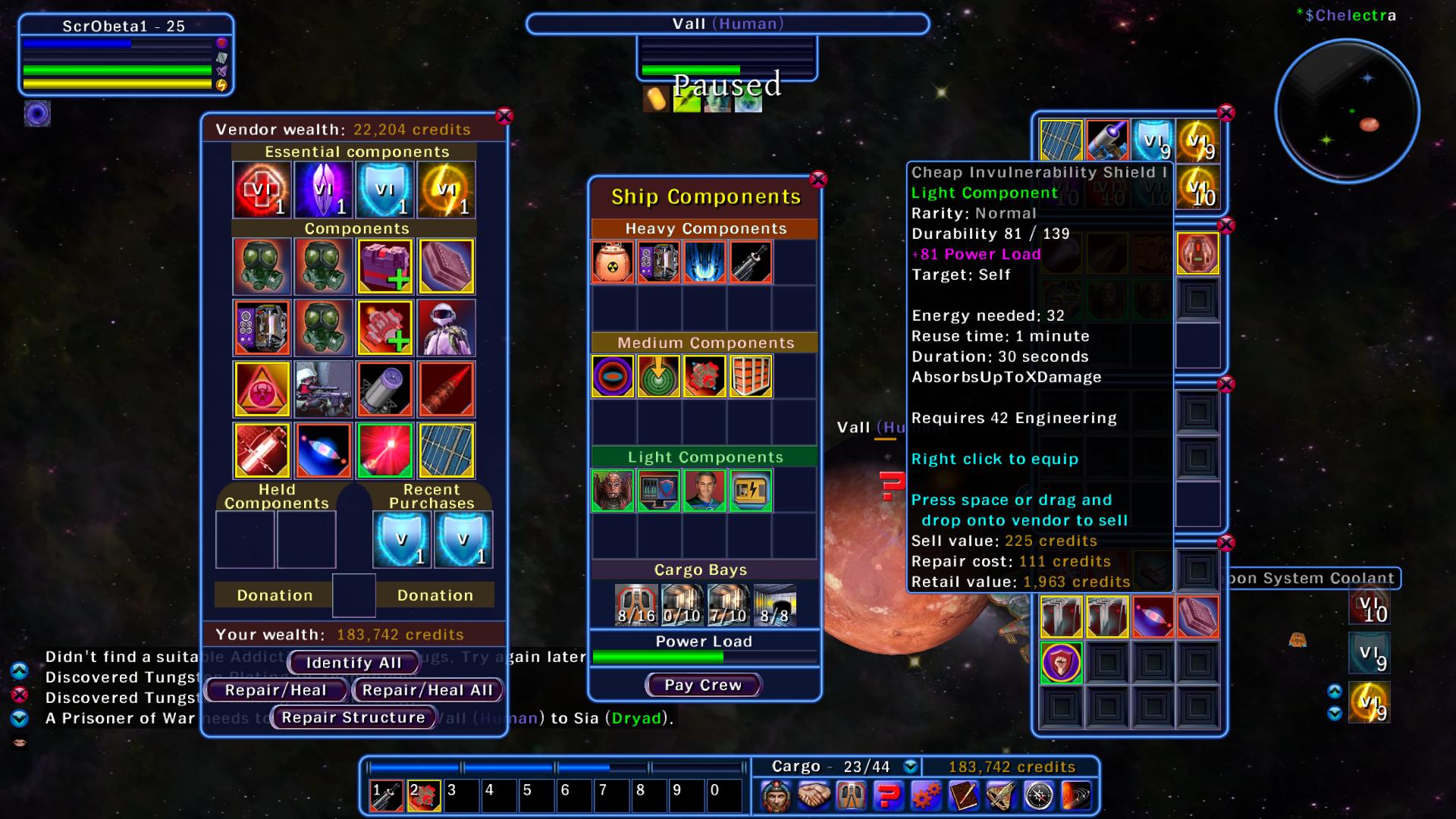This screenshot has width=1456, height=819.
Task: Click the Repair/Heal All button
Action: (427, 690)
